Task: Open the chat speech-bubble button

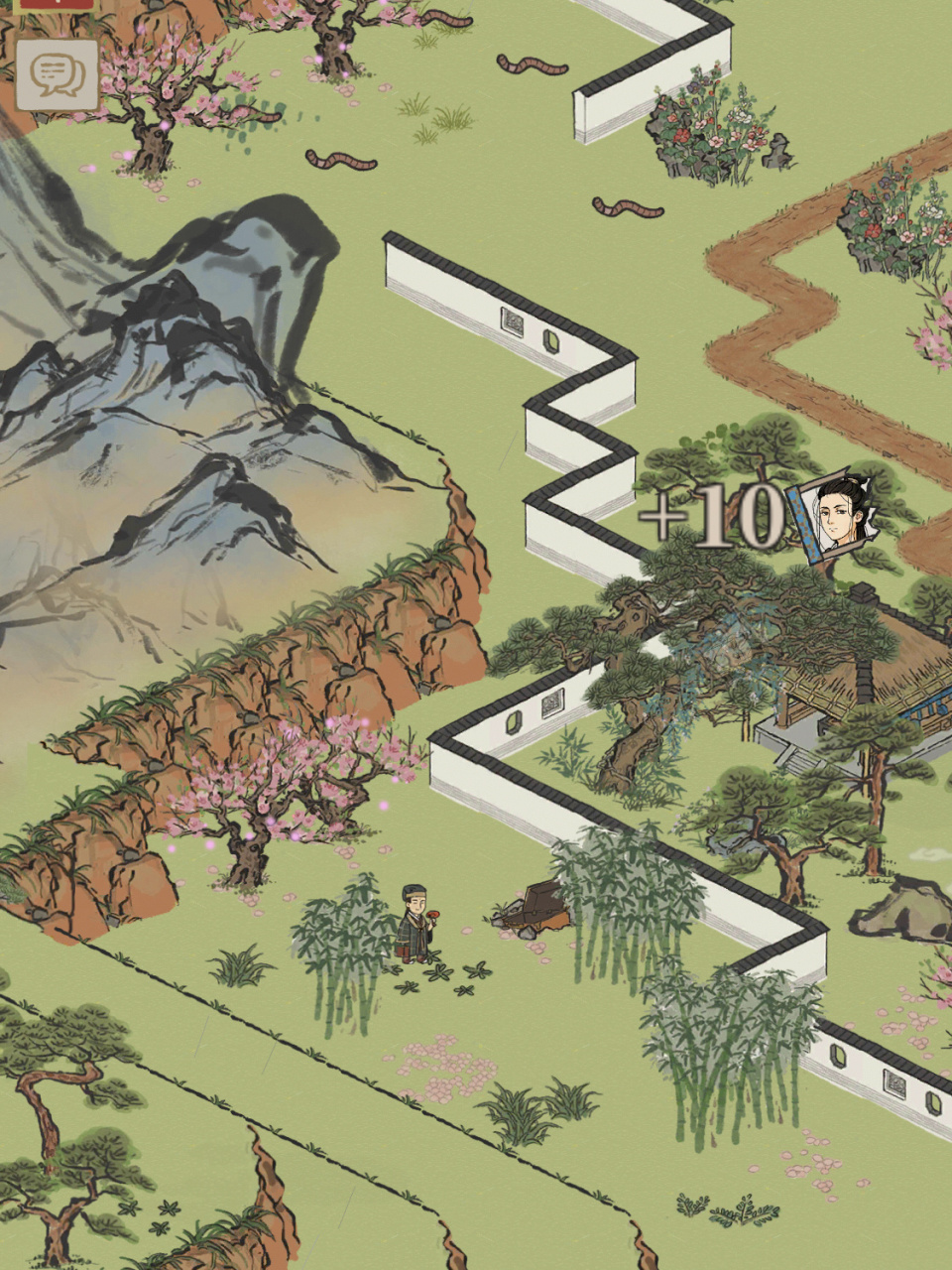Action: tap(58, 74)
